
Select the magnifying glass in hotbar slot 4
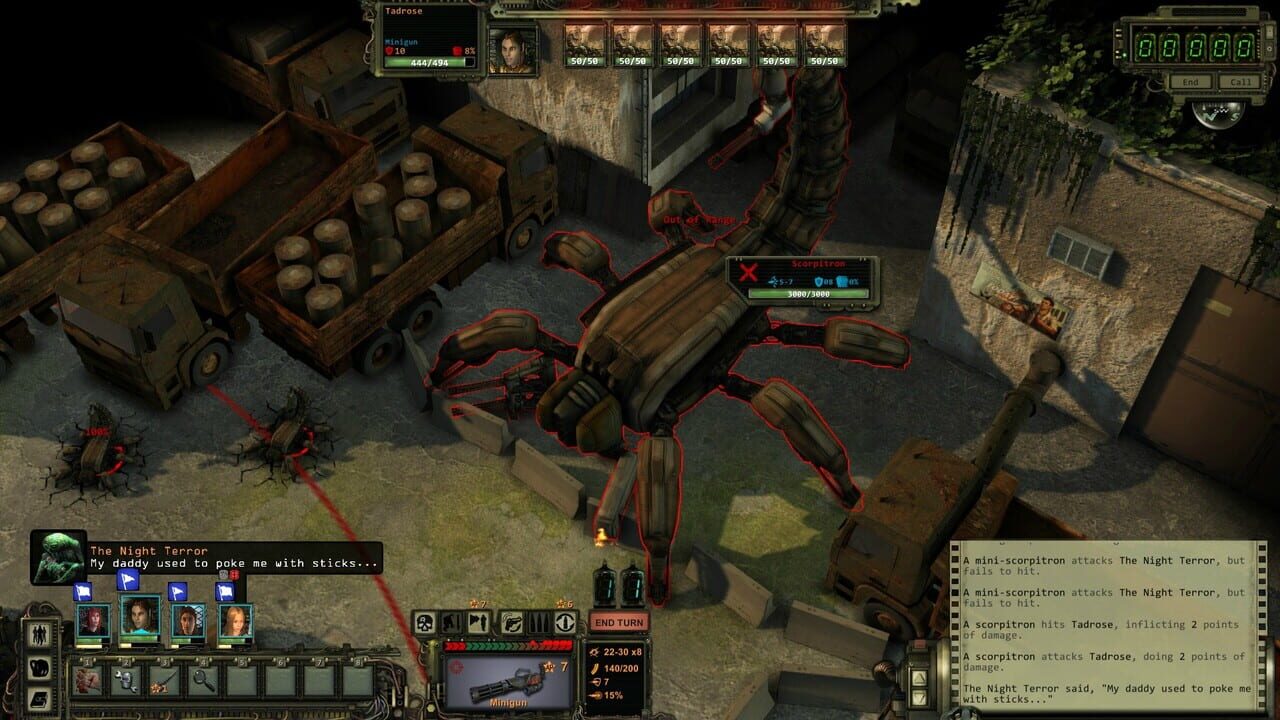(x=202, y=680)
